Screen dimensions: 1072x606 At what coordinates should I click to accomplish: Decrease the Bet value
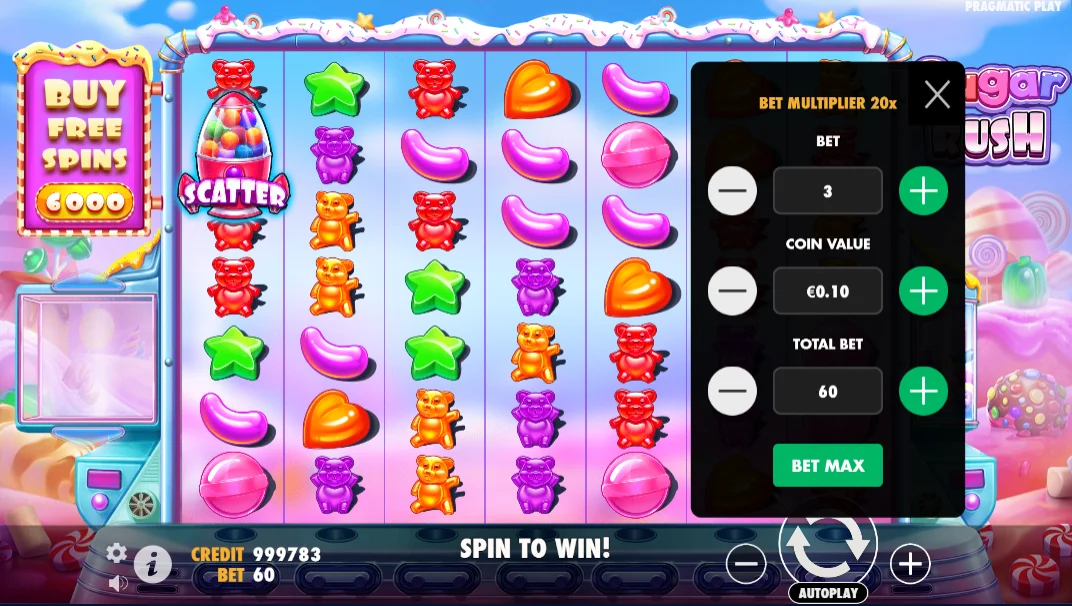tap(732, 191)
